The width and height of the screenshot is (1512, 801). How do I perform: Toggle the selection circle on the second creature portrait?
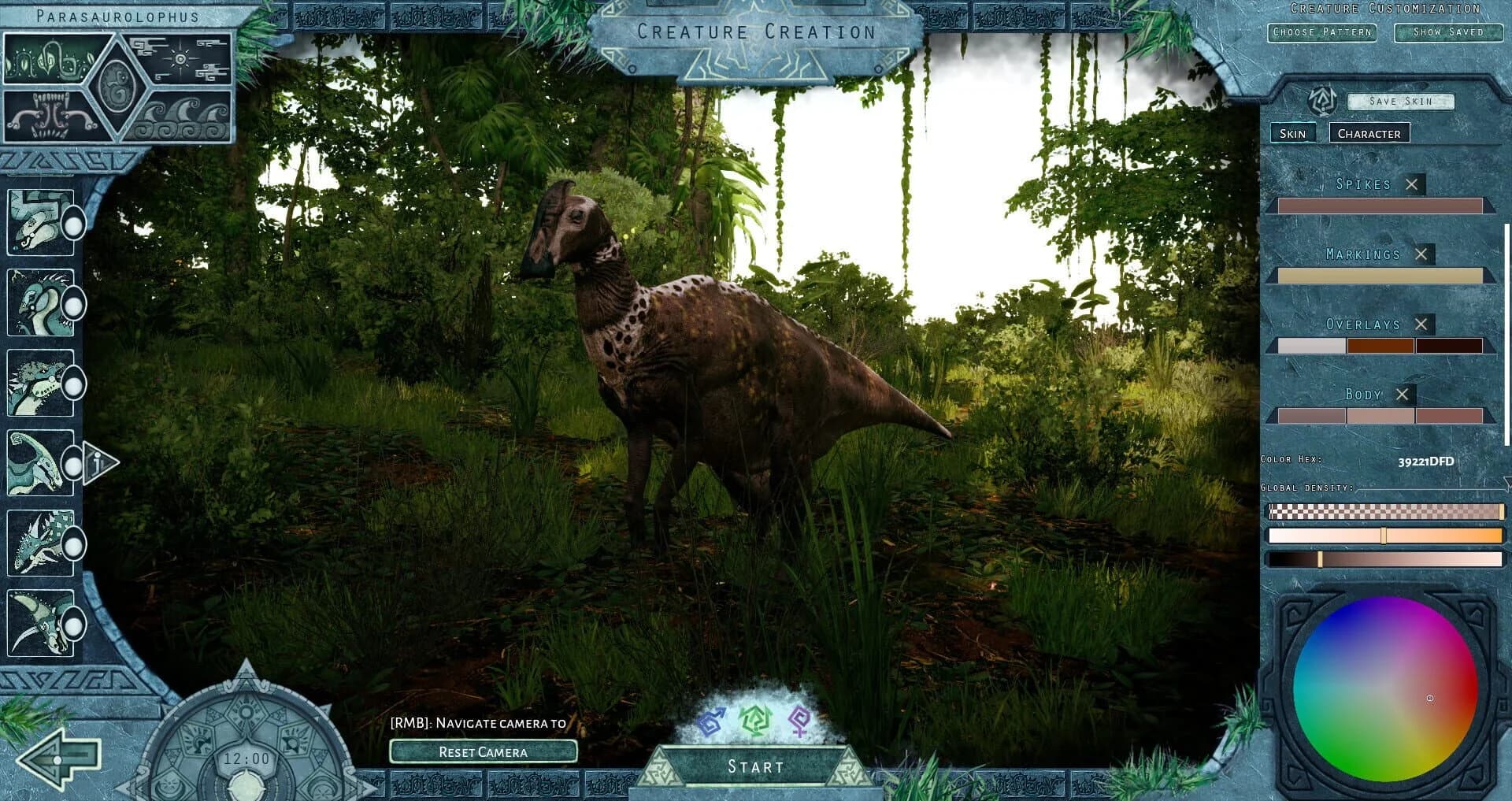point(75,303)
